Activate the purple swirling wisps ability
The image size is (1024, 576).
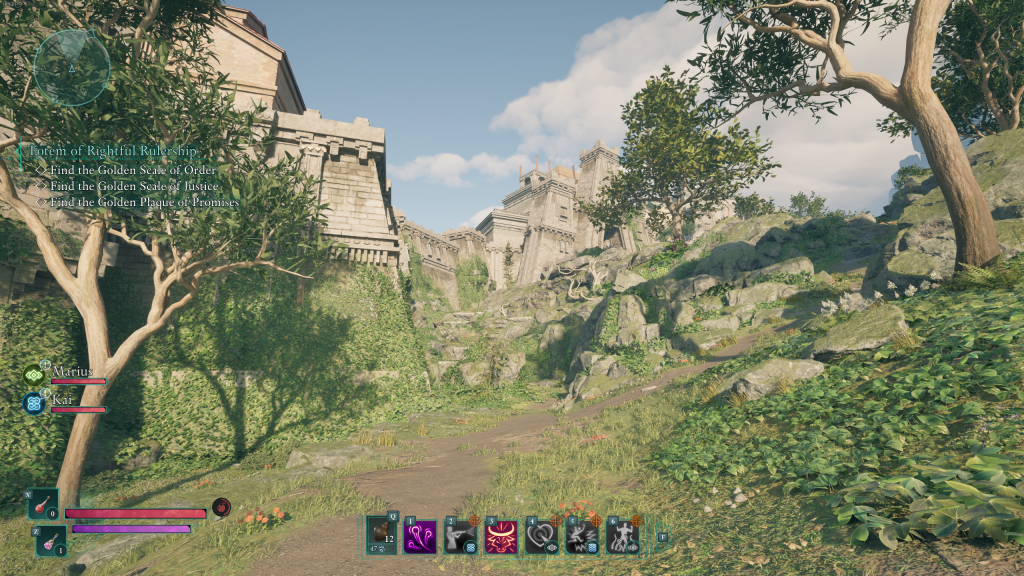[420, 537]
